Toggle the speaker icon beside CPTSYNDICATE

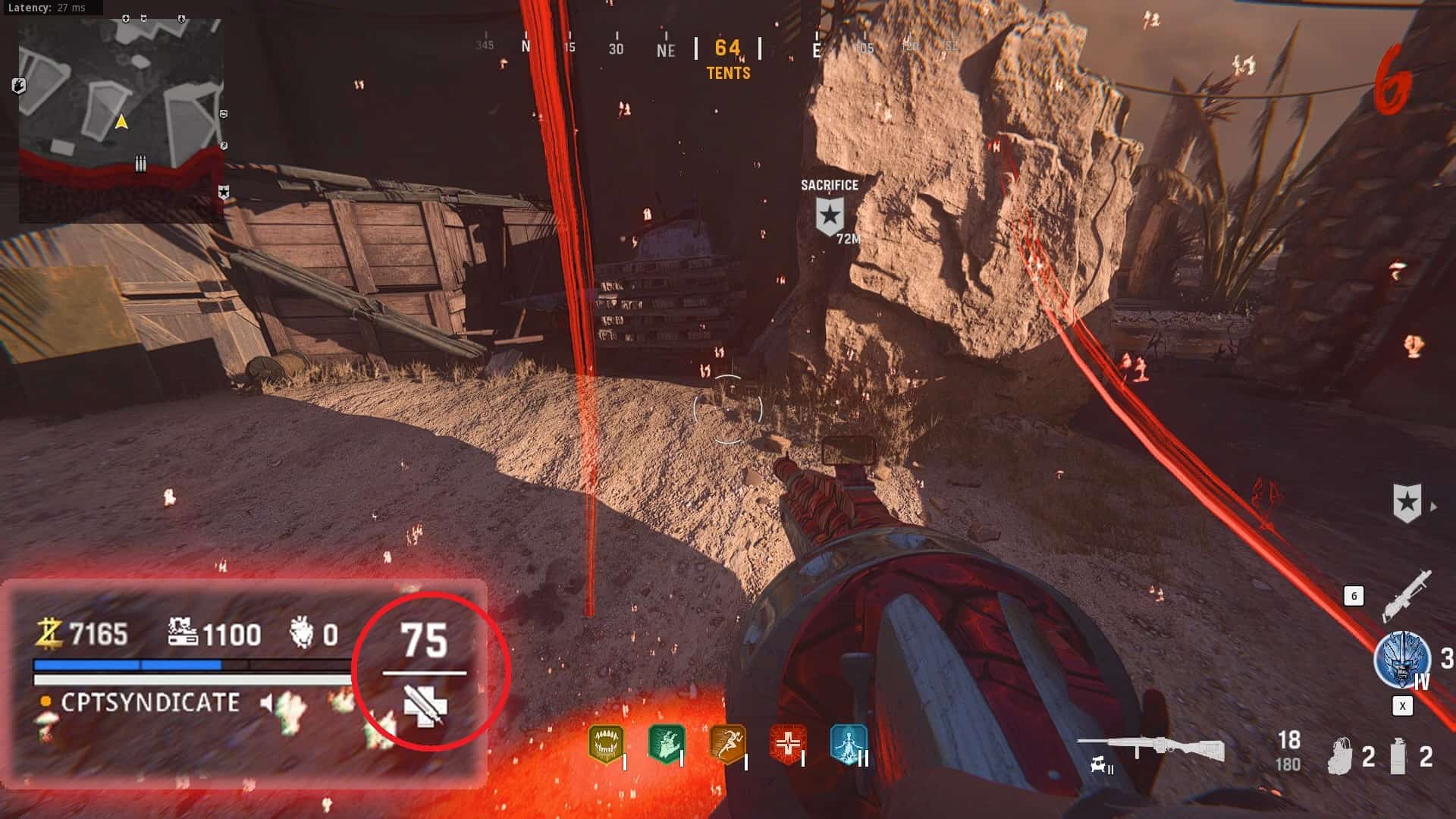[266, 703]
